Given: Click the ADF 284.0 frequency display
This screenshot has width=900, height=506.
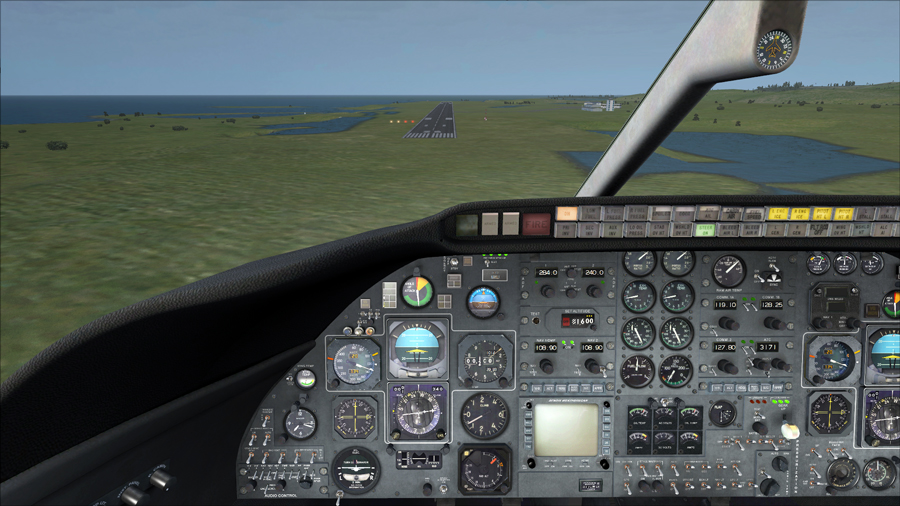Looking at the screenshot, I should point(547,272).
